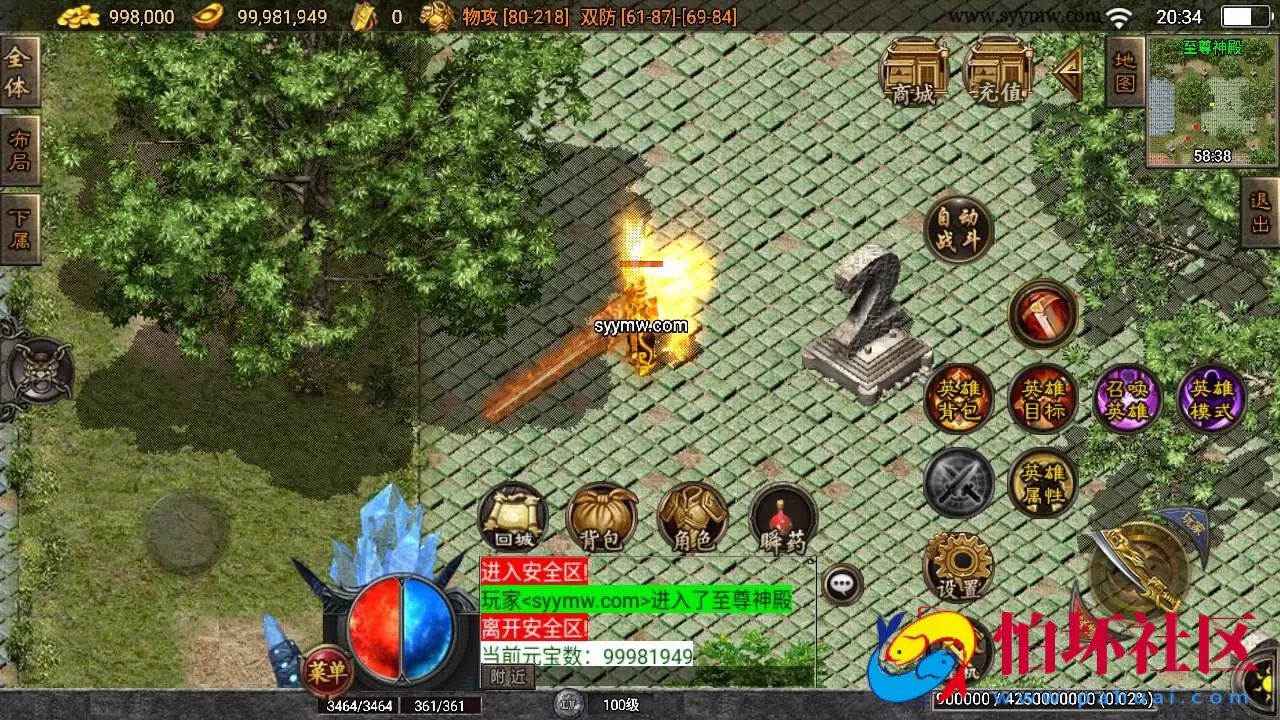Switch 英雄模式 hero mode
The height and width of the screenshot is (720, 1280).
[1211, 399]
